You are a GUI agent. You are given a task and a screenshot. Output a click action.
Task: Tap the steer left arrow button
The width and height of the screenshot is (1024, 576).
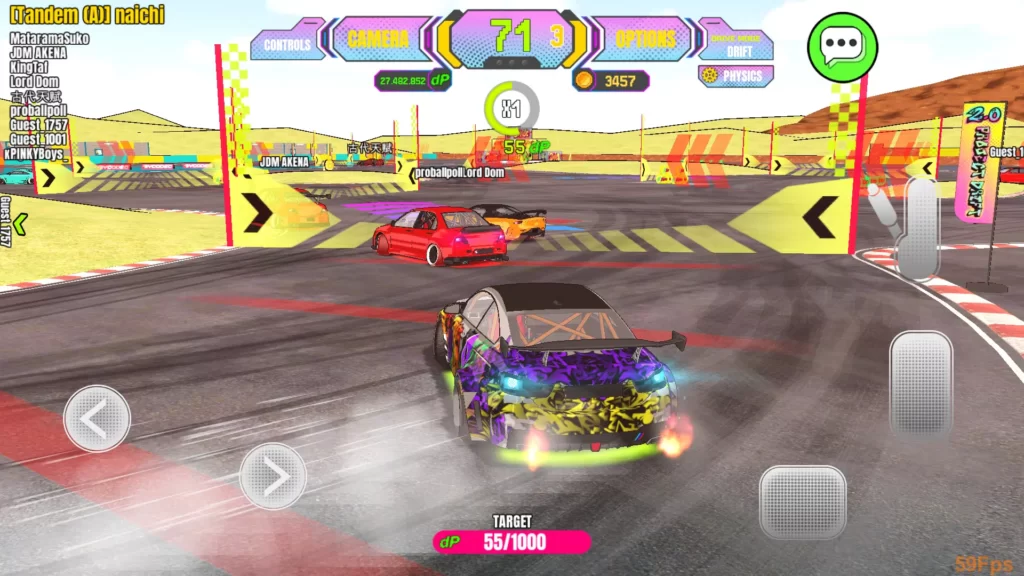coord(97,418)
